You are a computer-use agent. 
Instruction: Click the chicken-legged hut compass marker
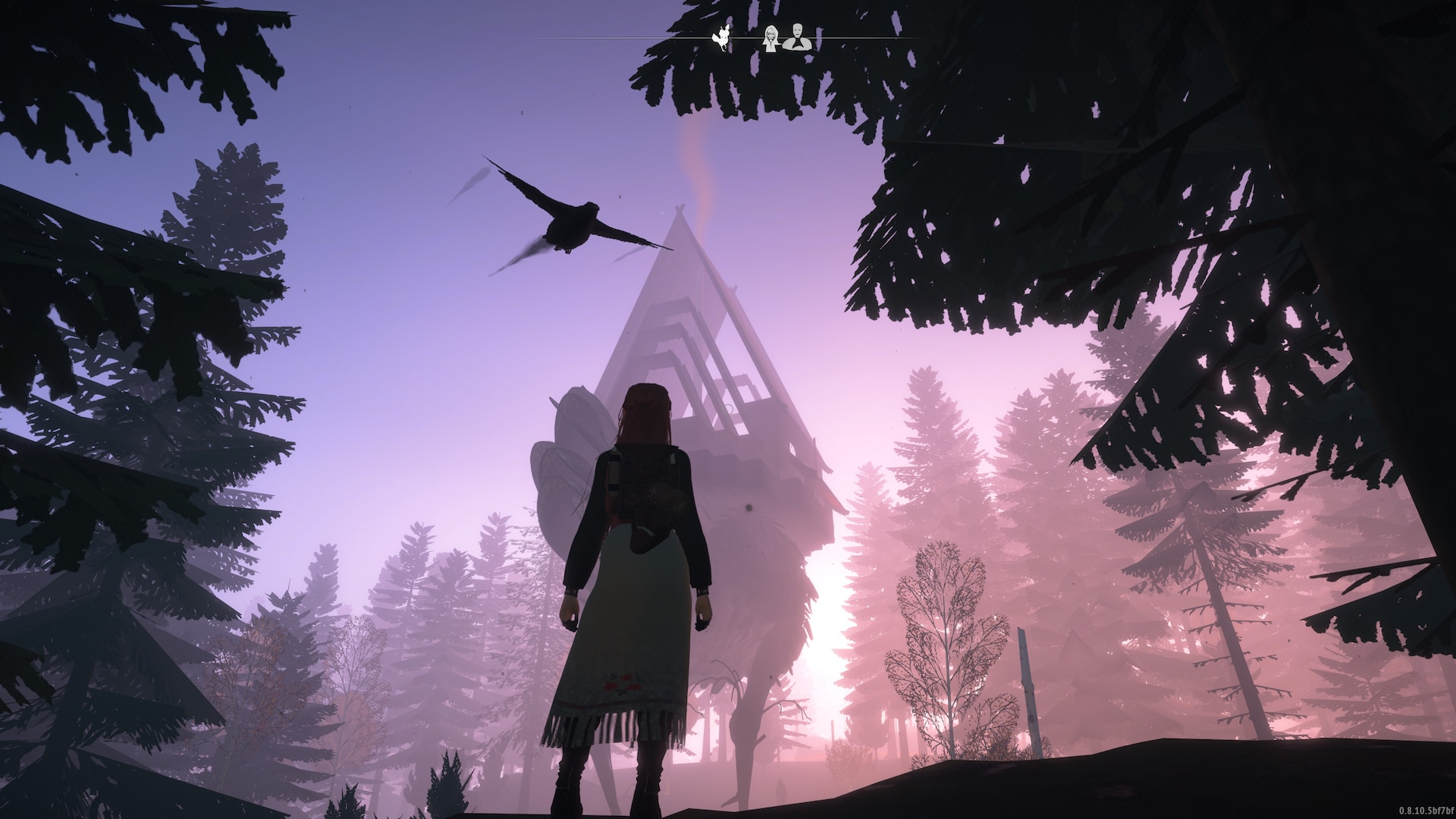[721, 39]
